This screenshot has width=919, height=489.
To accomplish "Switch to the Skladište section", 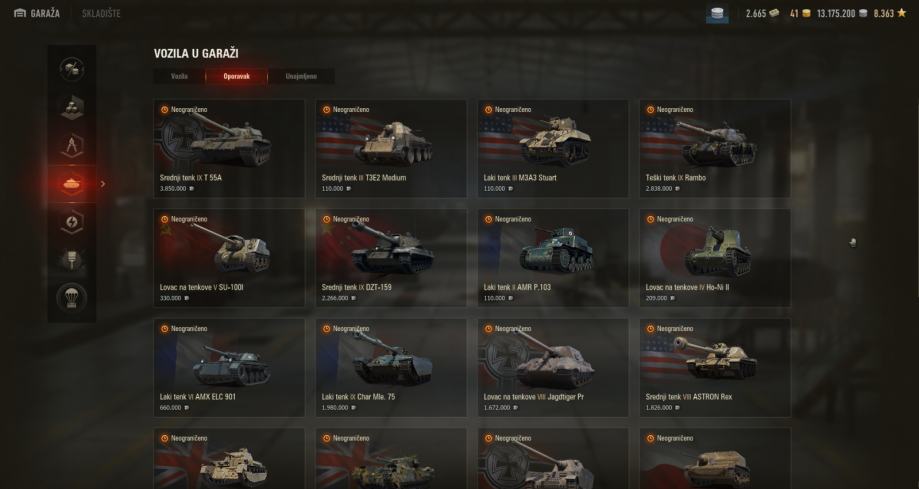I will [101, 13].
